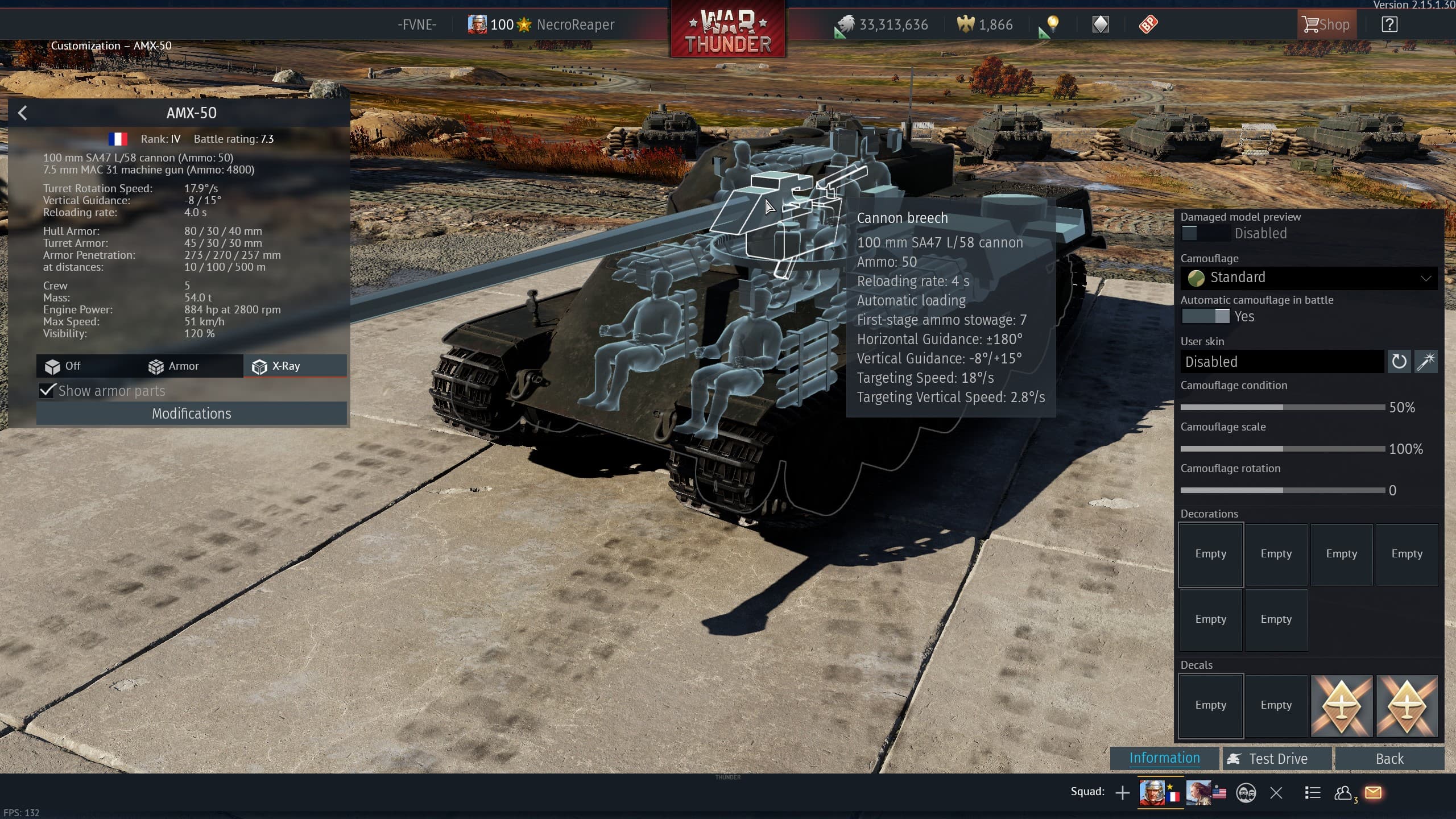Disable Automatic camouflage in battle

1206,316
